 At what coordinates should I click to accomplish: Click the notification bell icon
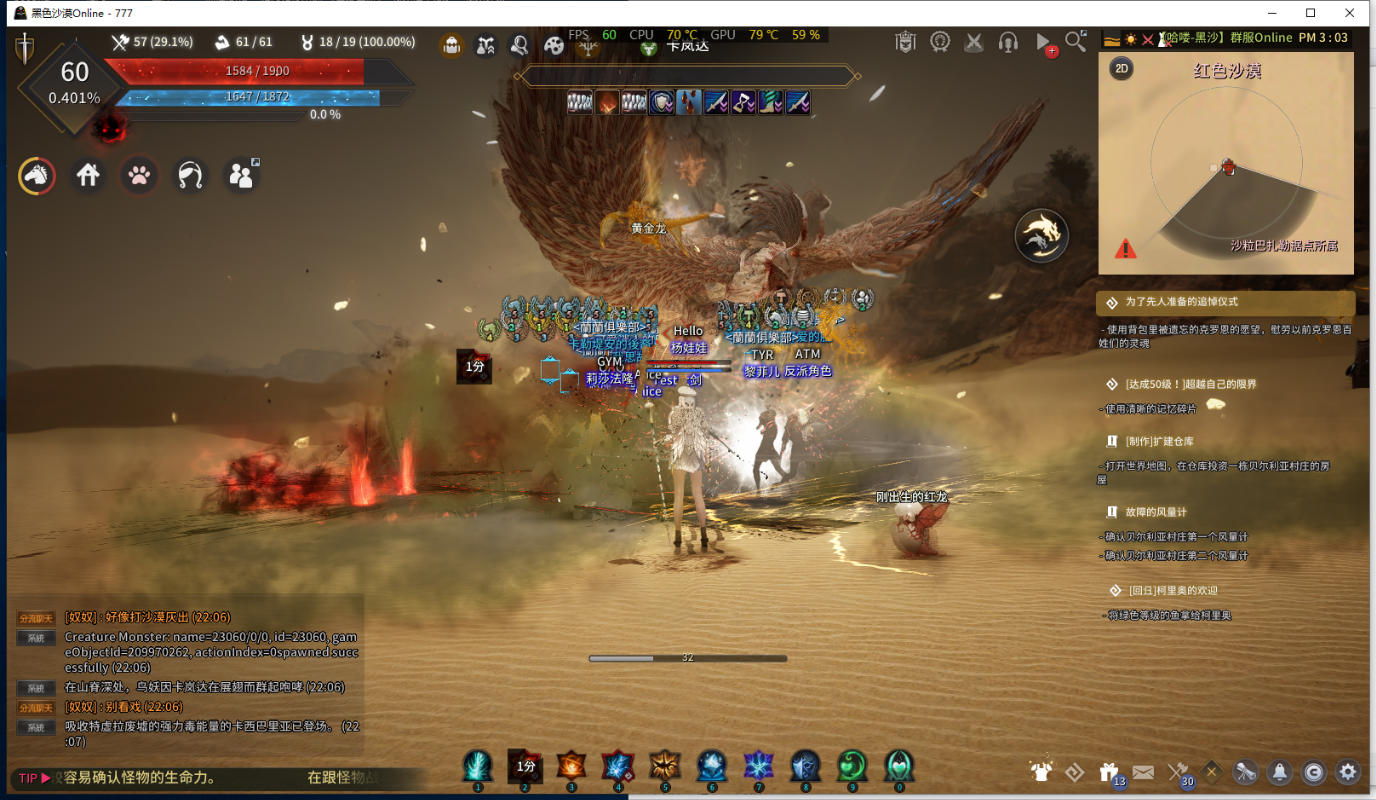coord(1279,772)
